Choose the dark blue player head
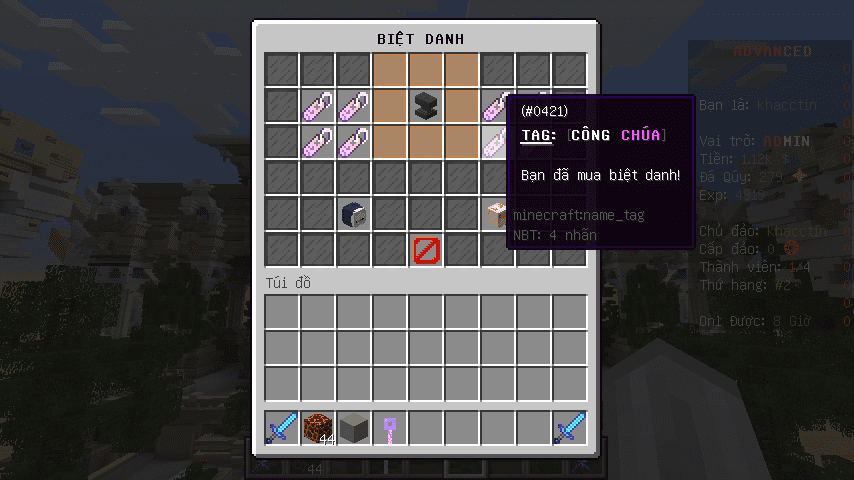854x480 pixels. [355, 213]
